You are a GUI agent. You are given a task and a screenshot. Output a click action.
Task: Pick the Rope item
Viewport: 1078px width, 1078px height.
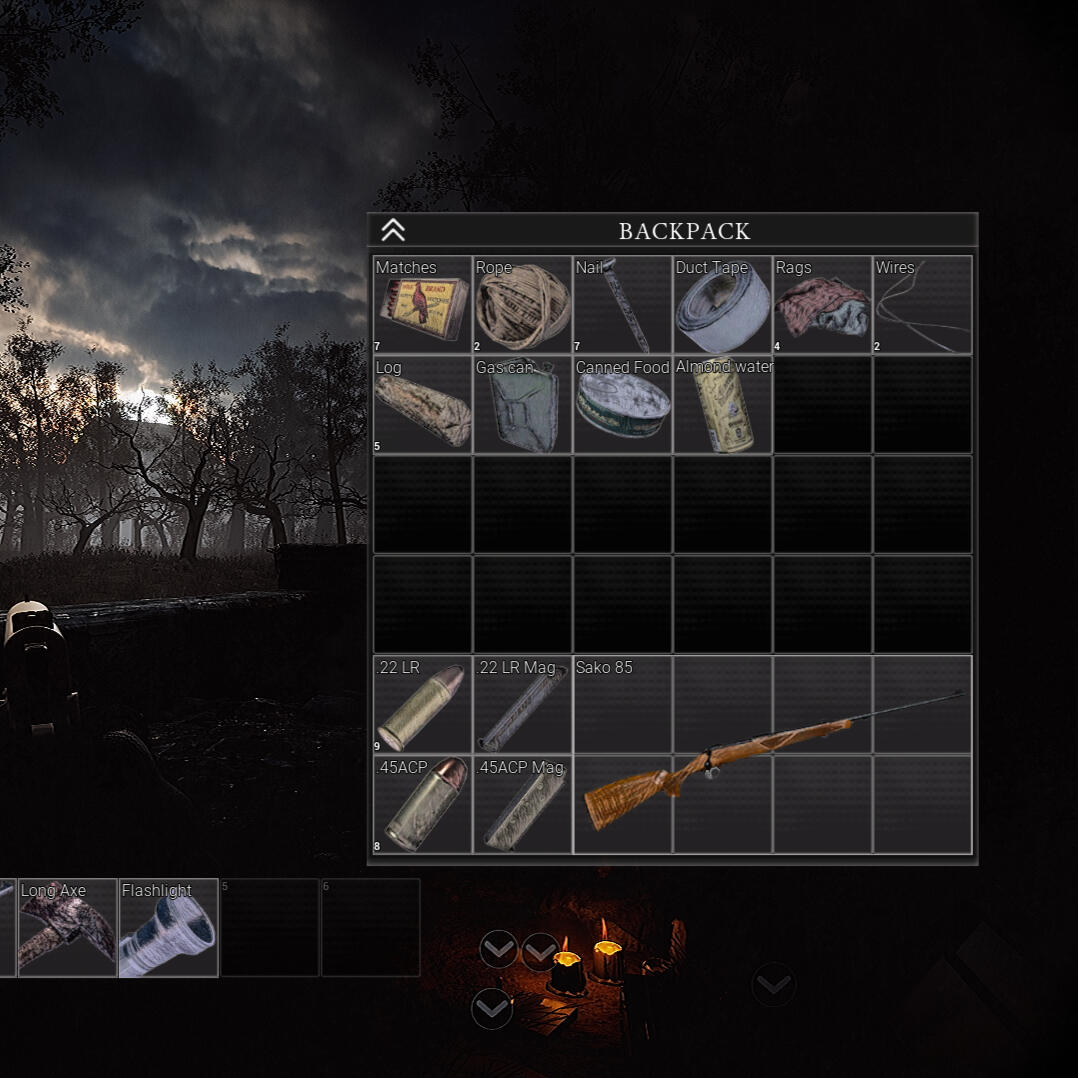[x=522, y=305]
